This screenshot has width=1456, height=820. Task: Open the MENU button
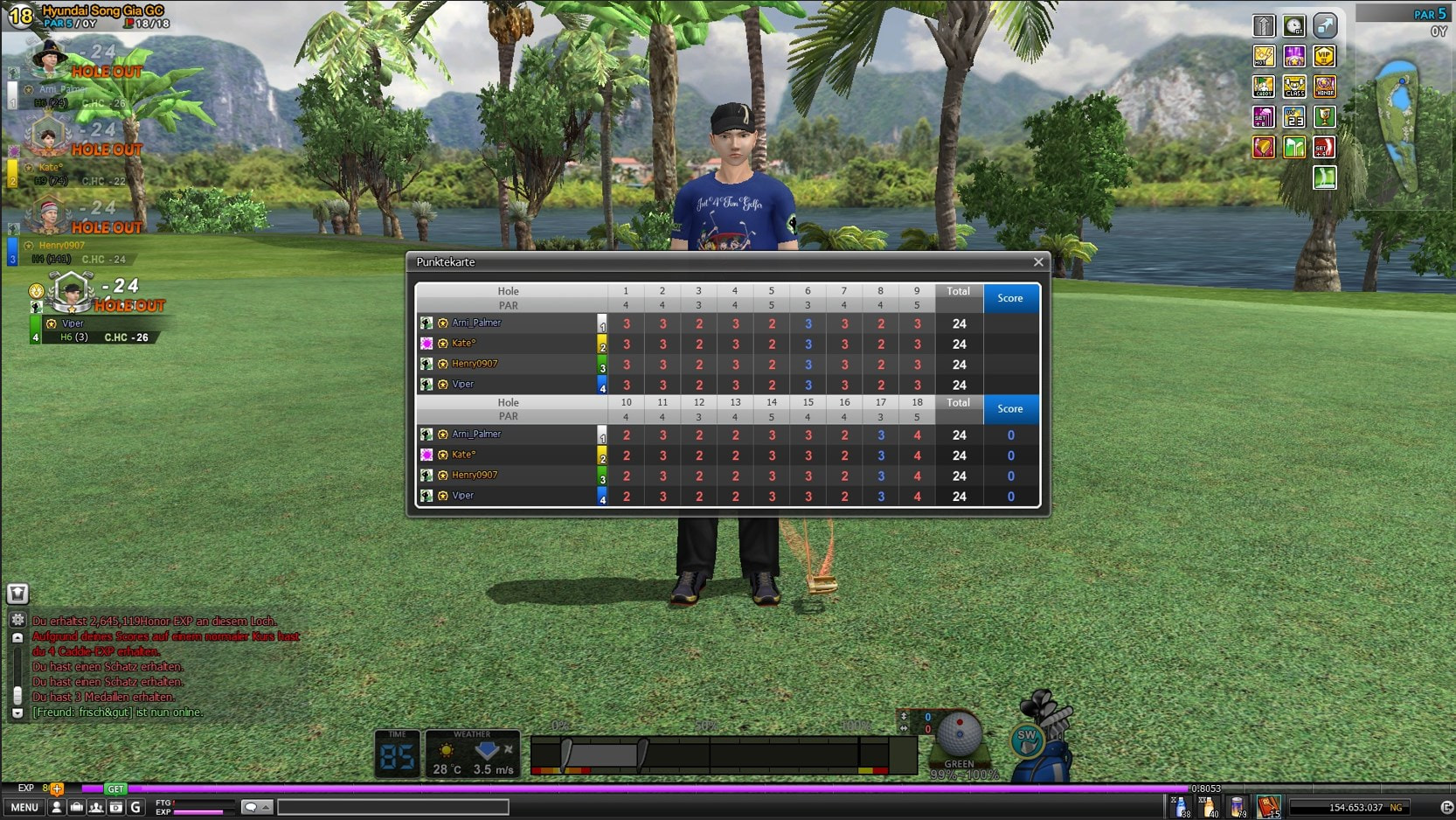pos(24,807)
